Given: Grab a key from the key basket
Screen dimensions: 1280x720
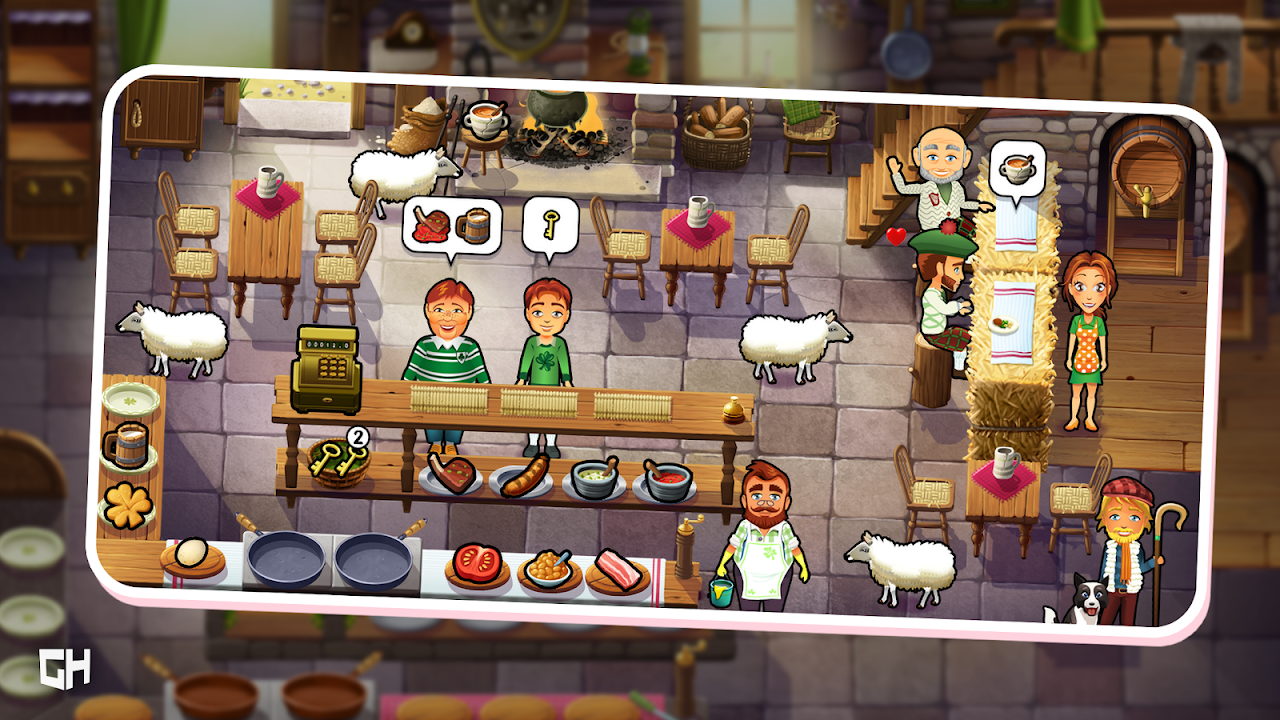Looking at the screenshot, I should coord(340,463).
